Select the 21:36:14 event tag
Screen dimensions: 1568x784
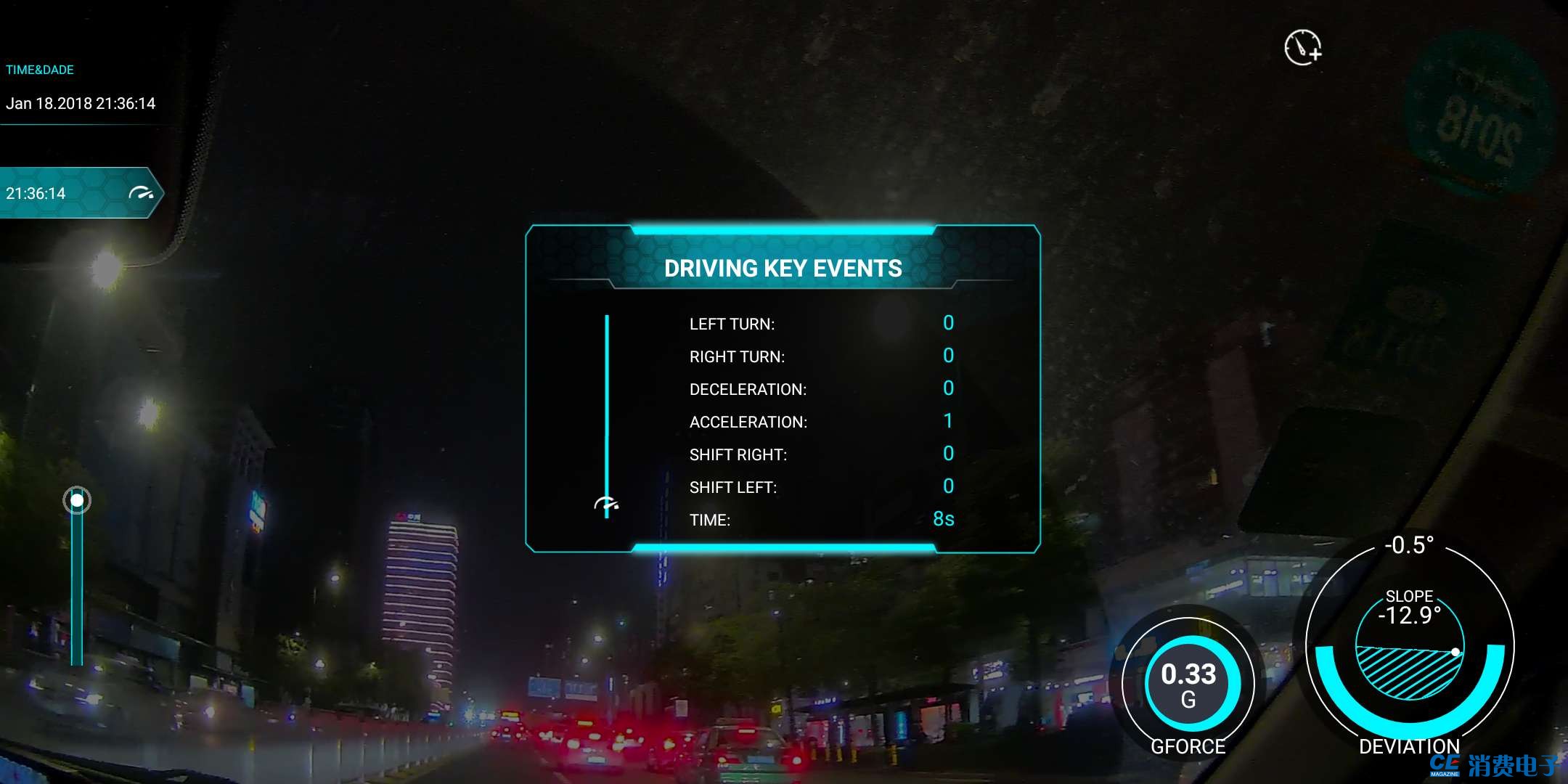(x=78, y=193)
